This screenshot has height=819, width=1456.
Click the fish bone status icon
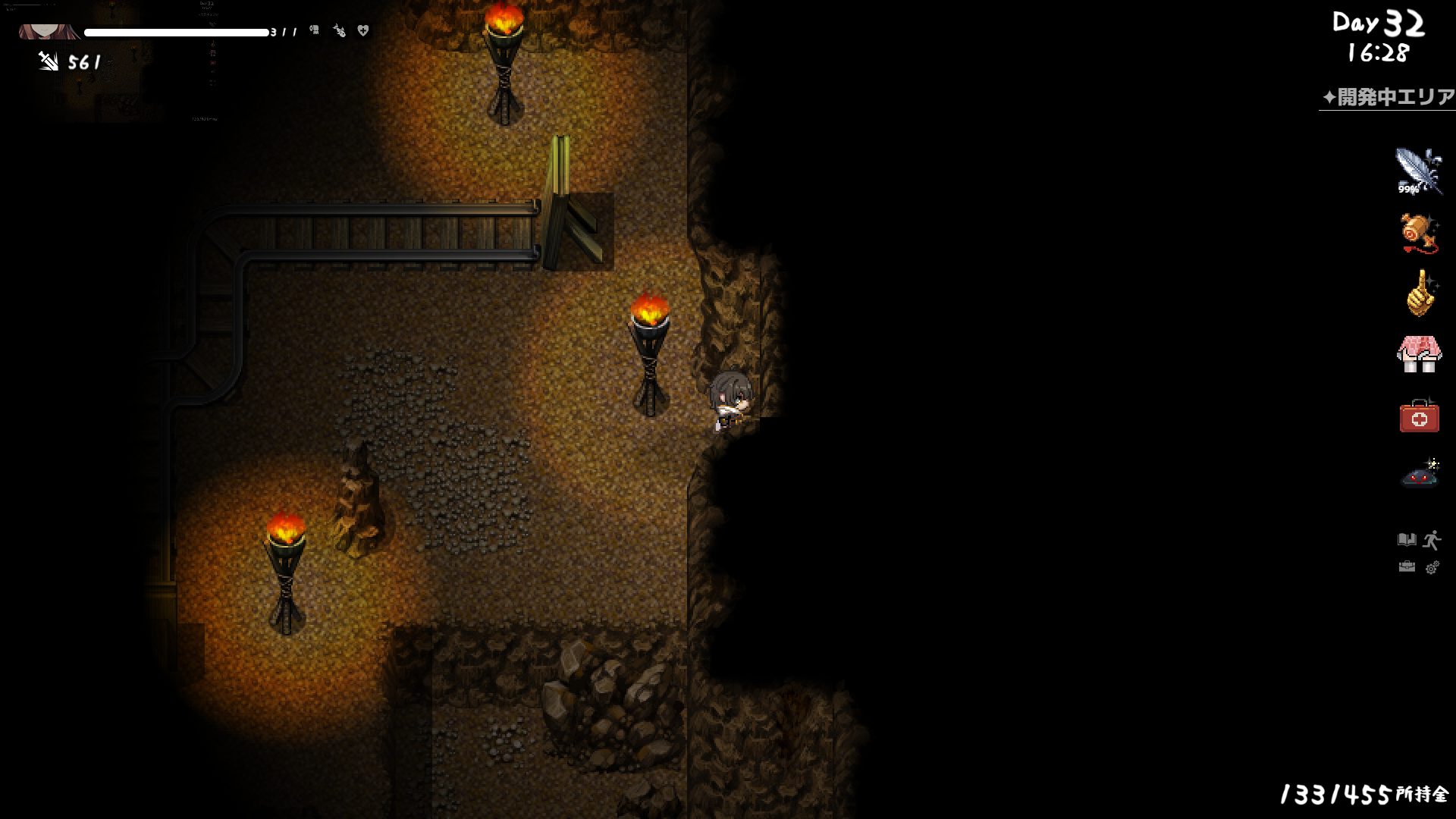tap(339, 31)
